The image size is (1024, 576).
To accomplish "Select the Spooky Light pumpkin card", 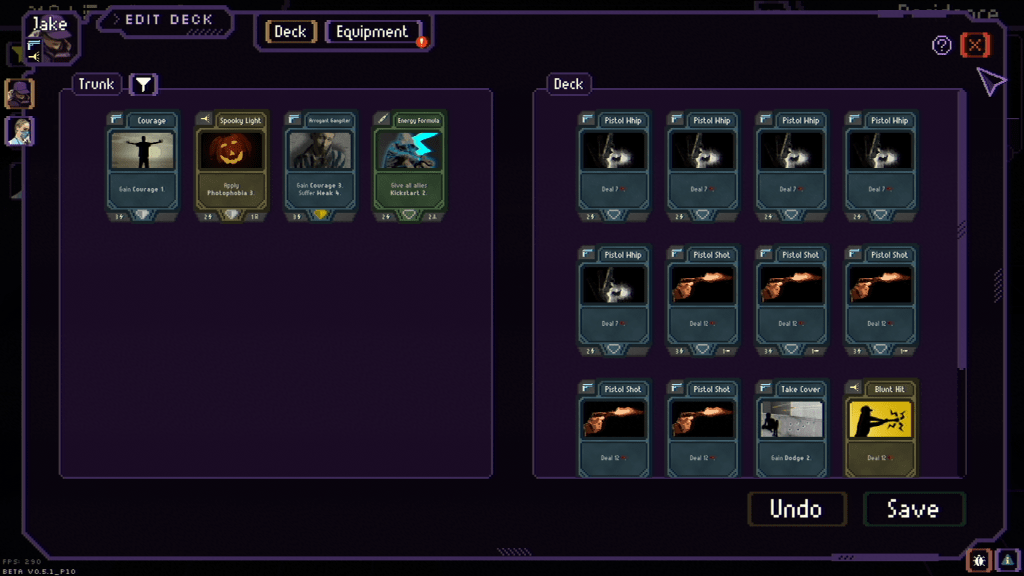I will 231,165.
